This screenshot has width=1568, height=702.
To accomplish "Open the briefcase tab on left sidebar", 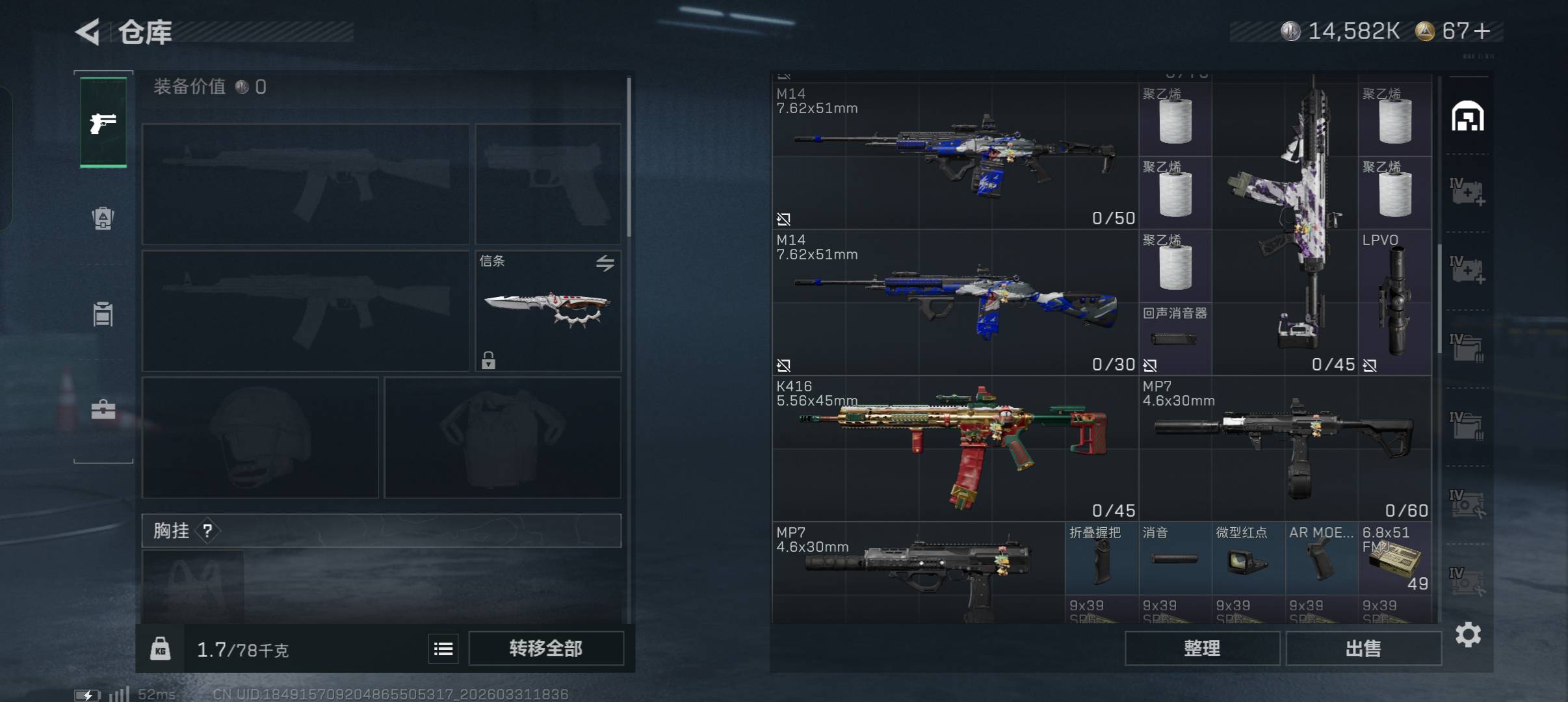I will coord(103,409).
